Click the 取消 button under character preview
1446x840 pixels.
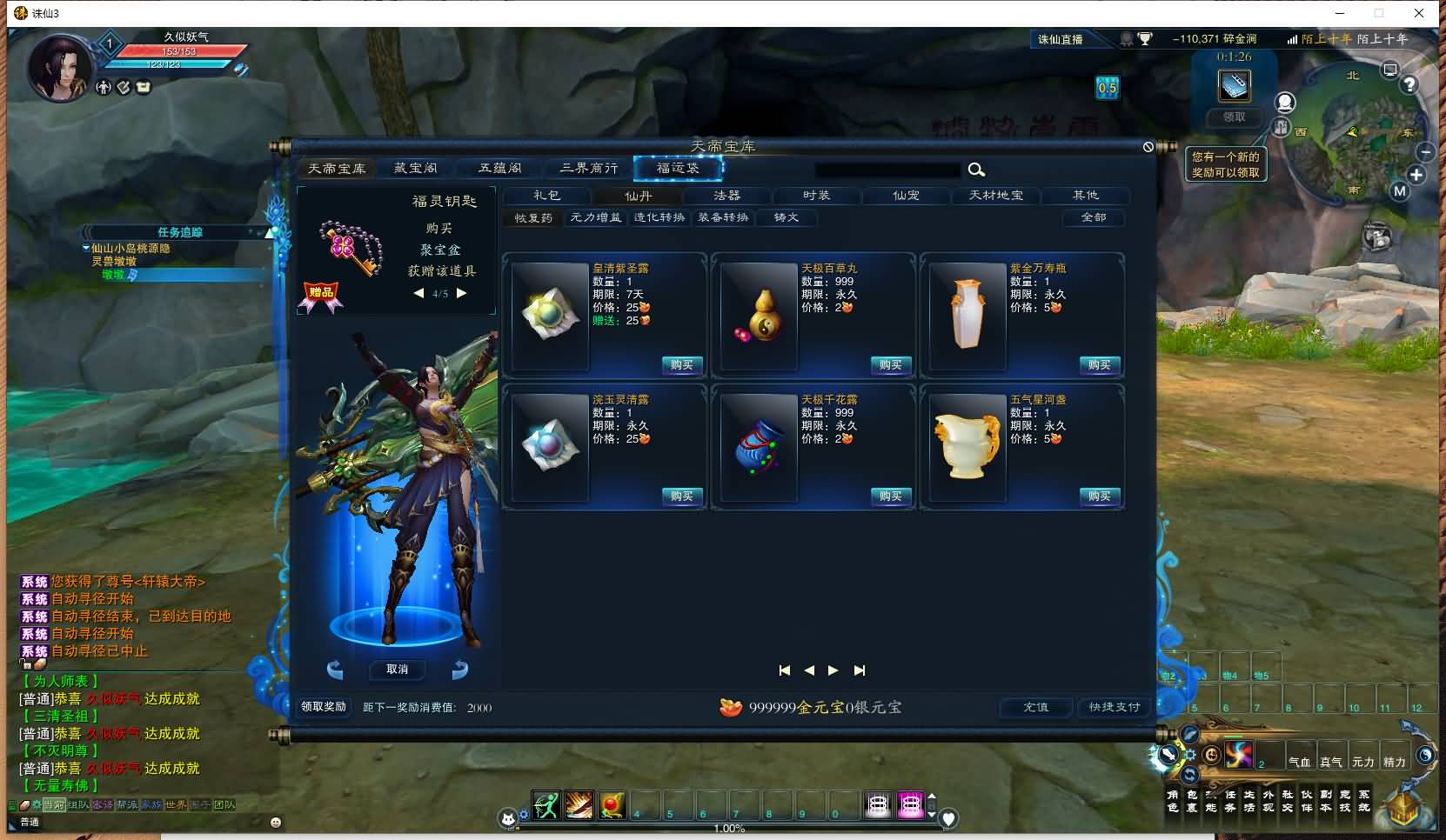[x=397, y=670]
